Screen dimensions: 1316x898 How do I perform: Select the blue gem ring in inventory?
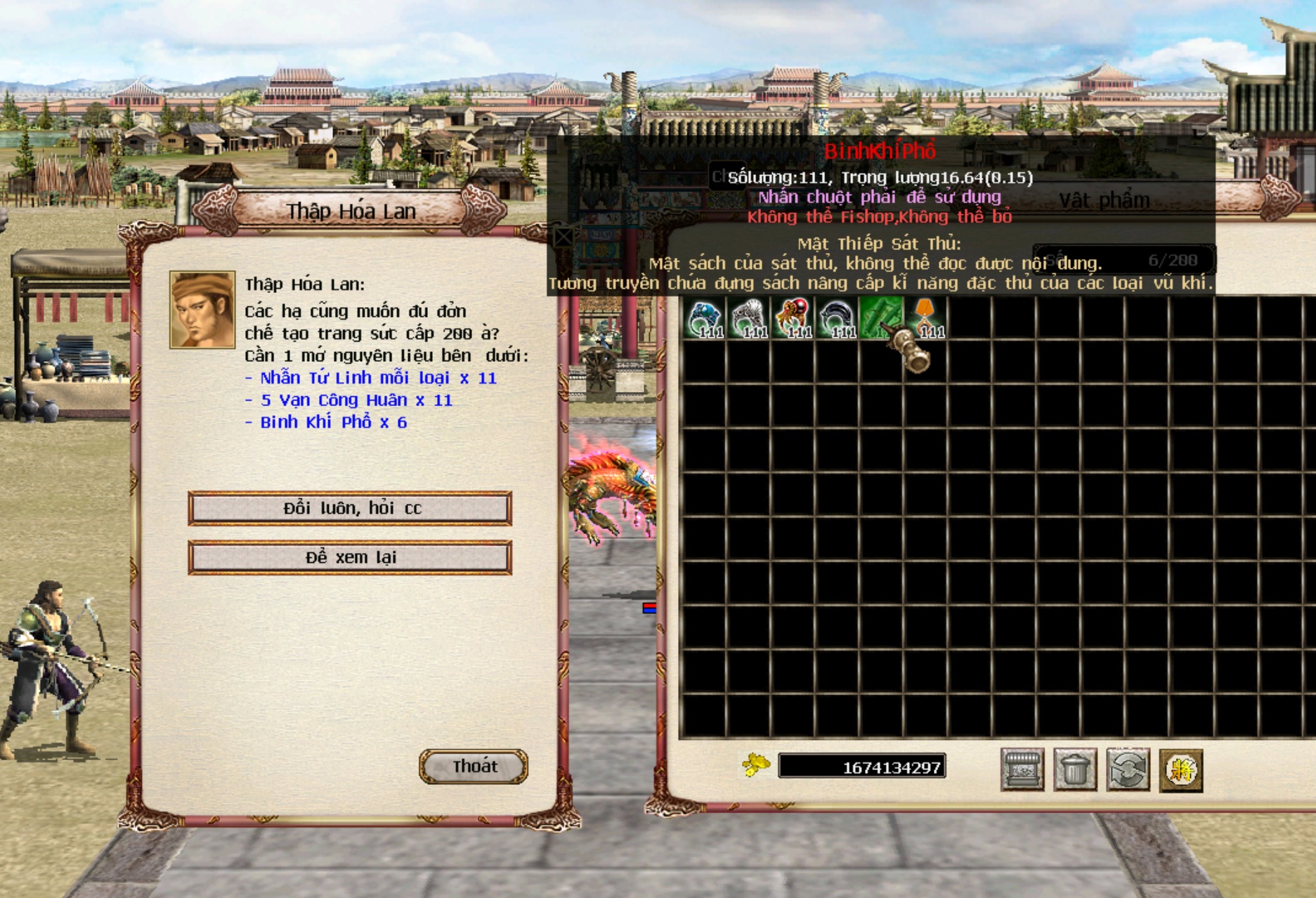(705, 318)
